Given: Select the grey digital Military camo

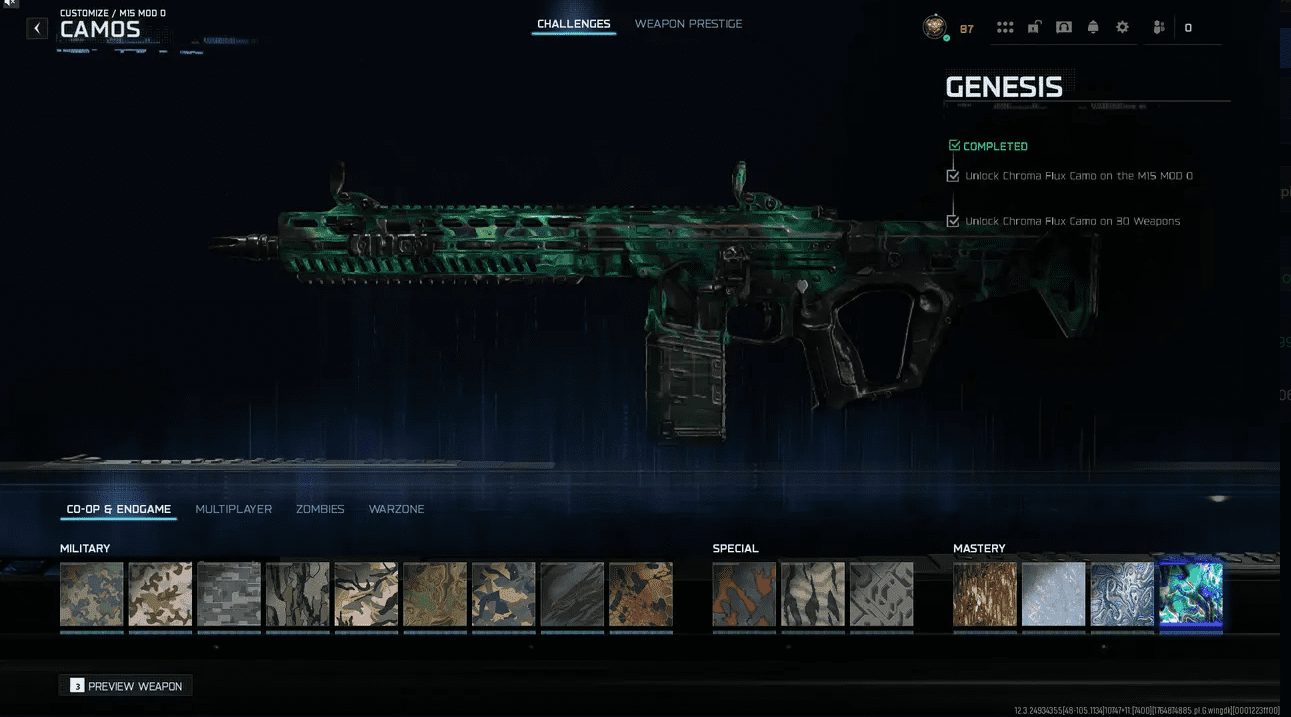Looking at the screenshot, I should 229,594.
